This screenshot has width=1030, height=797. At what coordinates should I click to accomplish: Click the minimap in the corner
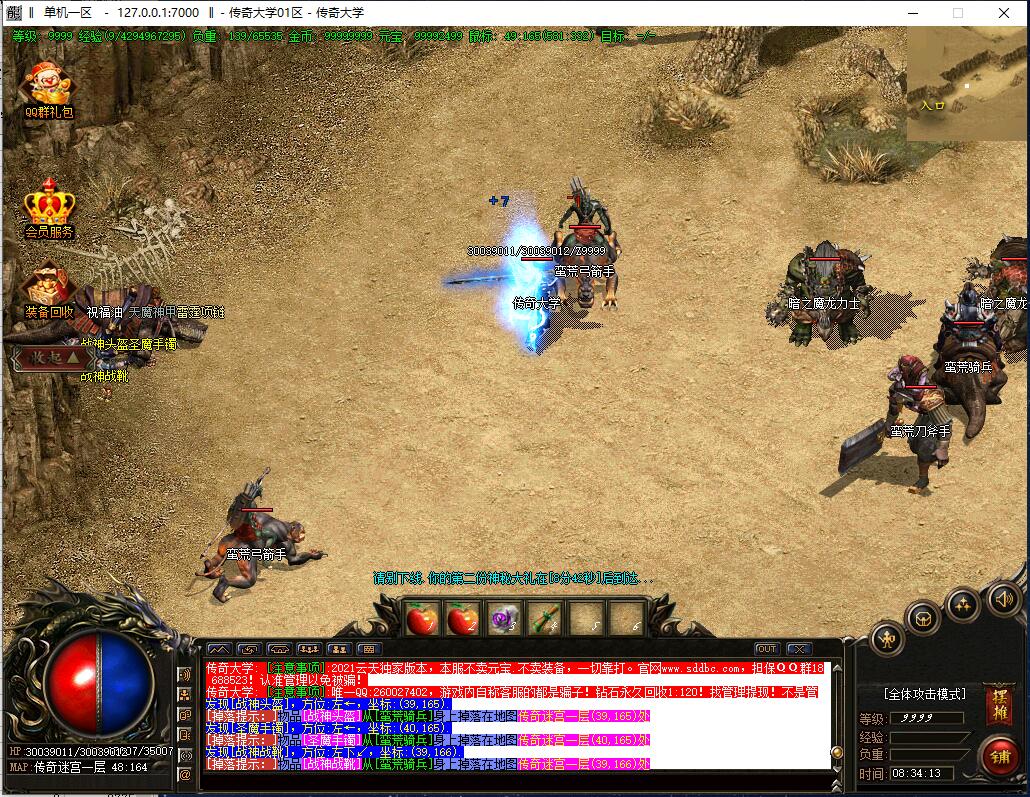pyautogui.click(x=966, y=84)
